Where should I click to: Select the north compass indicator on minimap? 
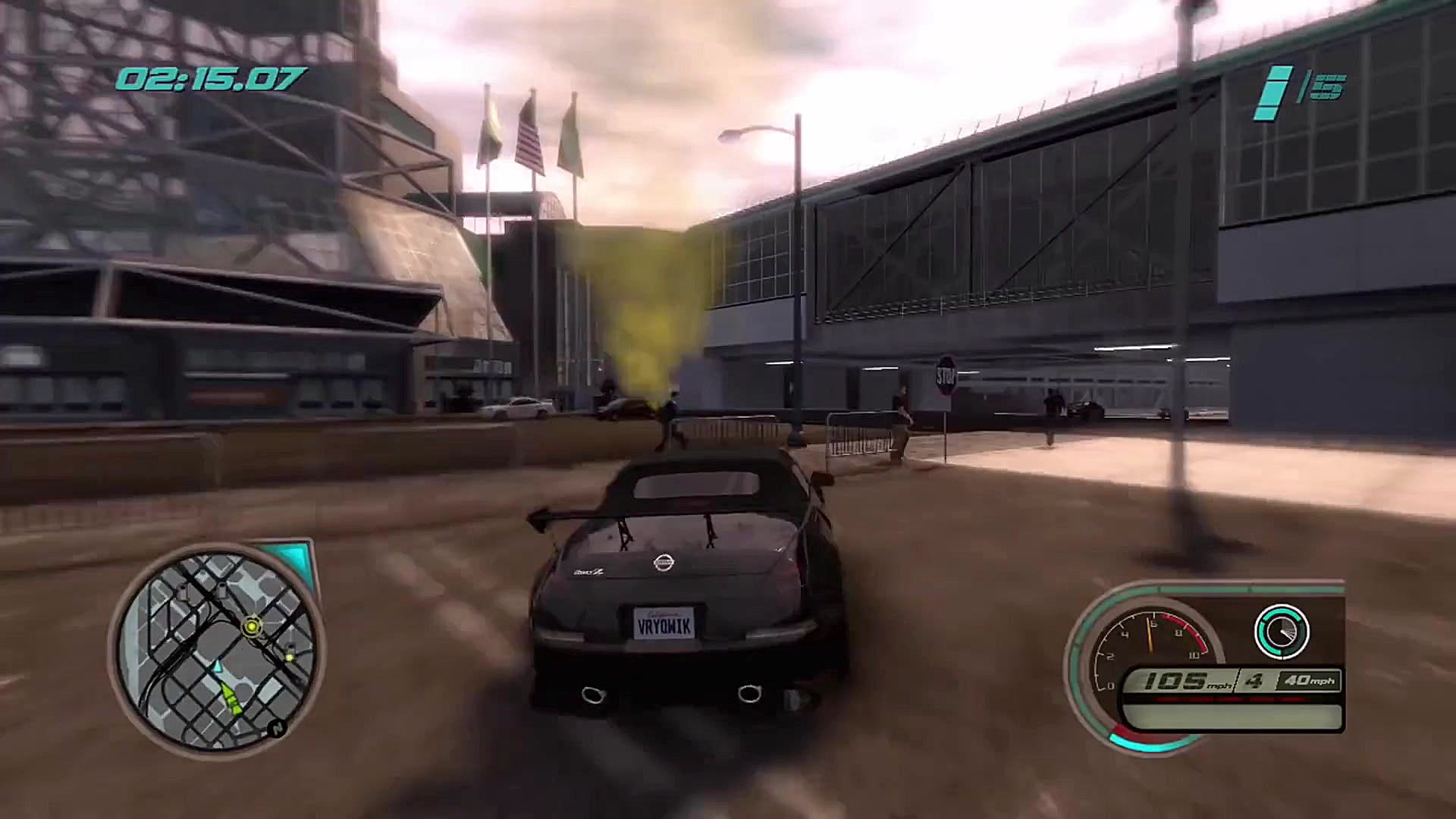276,728
